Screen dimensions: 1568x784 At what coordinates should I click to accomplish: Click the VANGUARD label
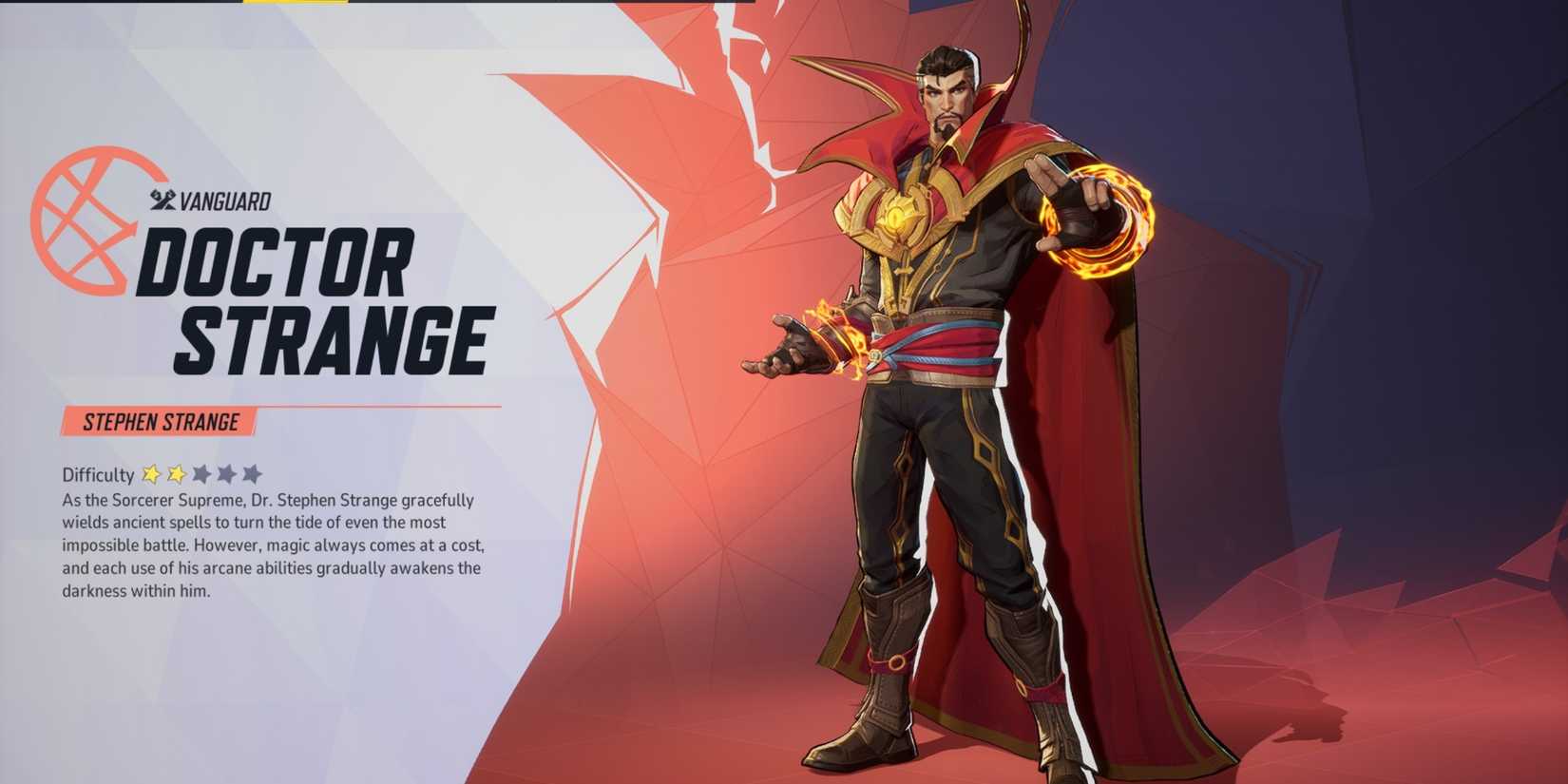[x=225, y=201]
